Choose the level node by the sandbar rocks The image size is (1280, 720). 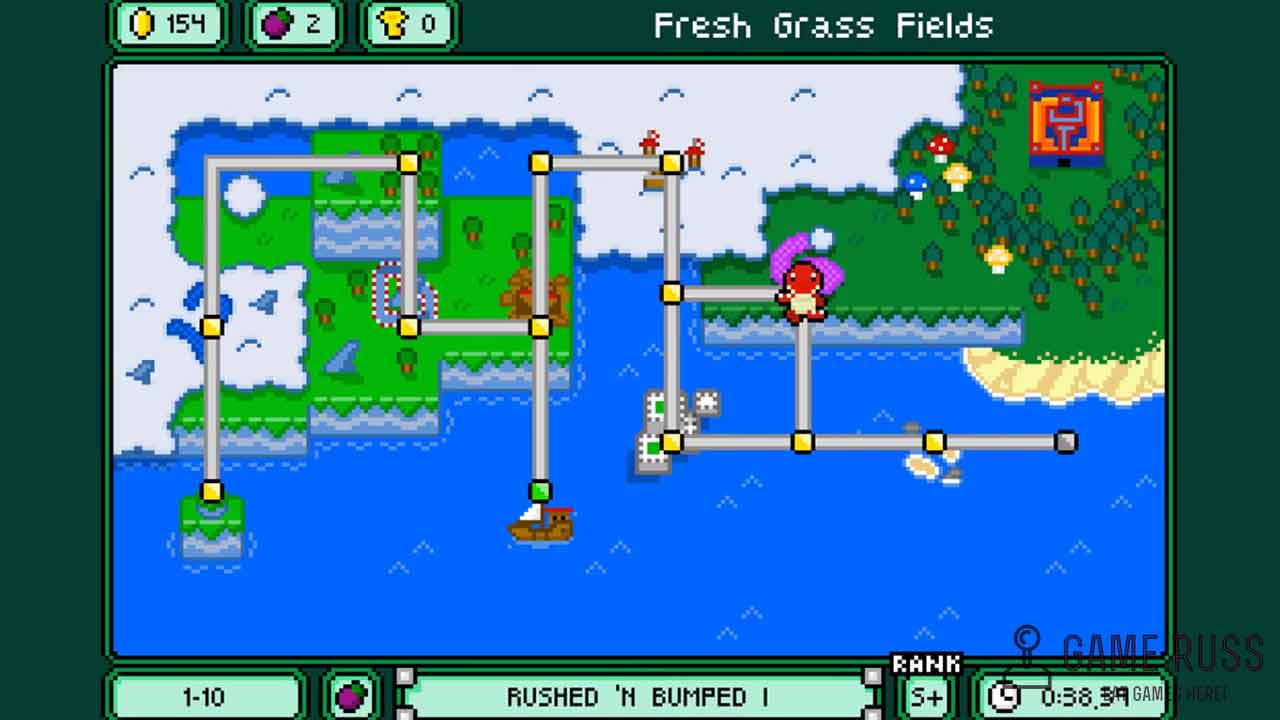click(x=934, y=441)
